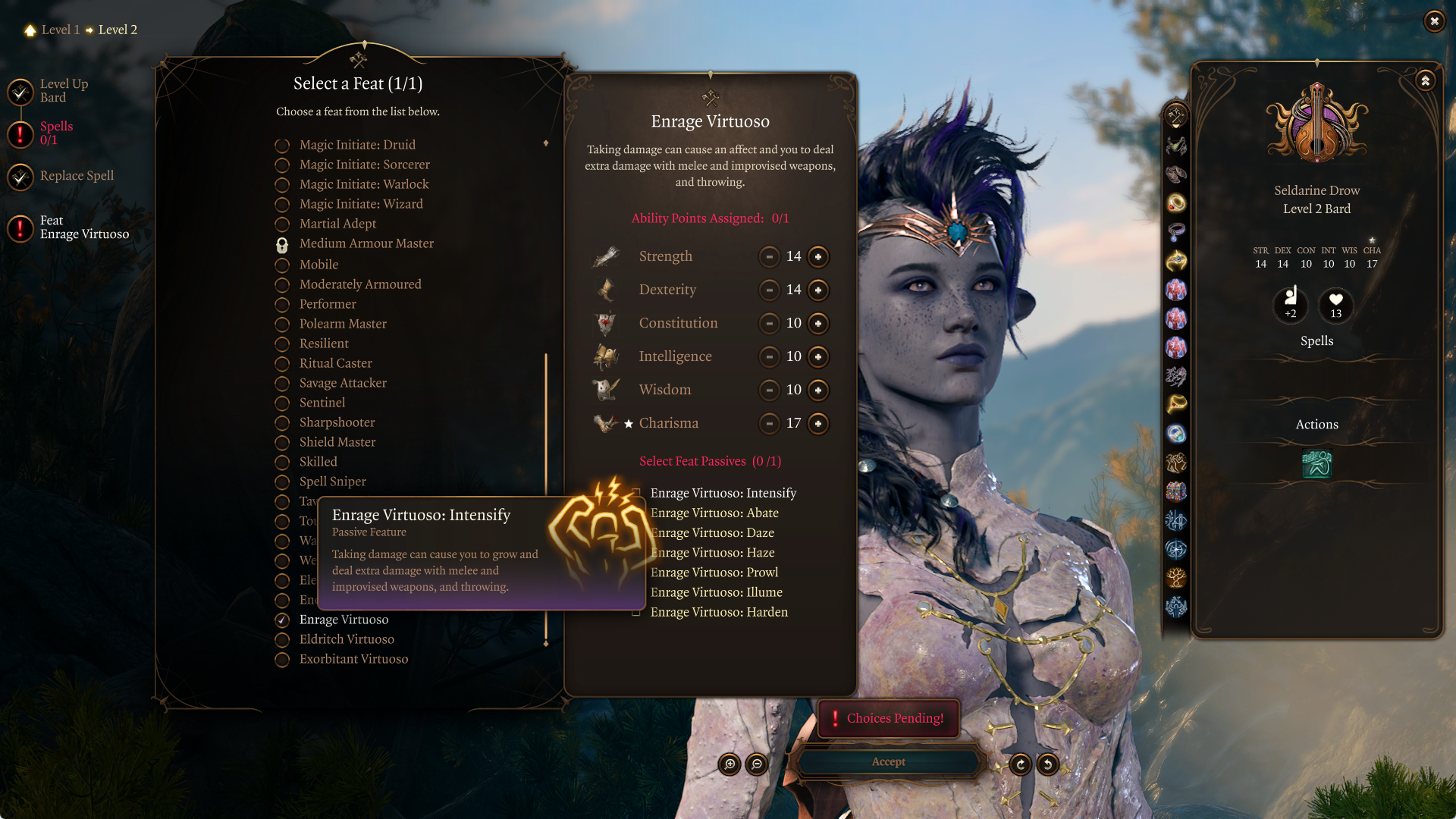Collapse the character summary panel
Viewport: 1456px width, 819px height.
[1425, 80]
